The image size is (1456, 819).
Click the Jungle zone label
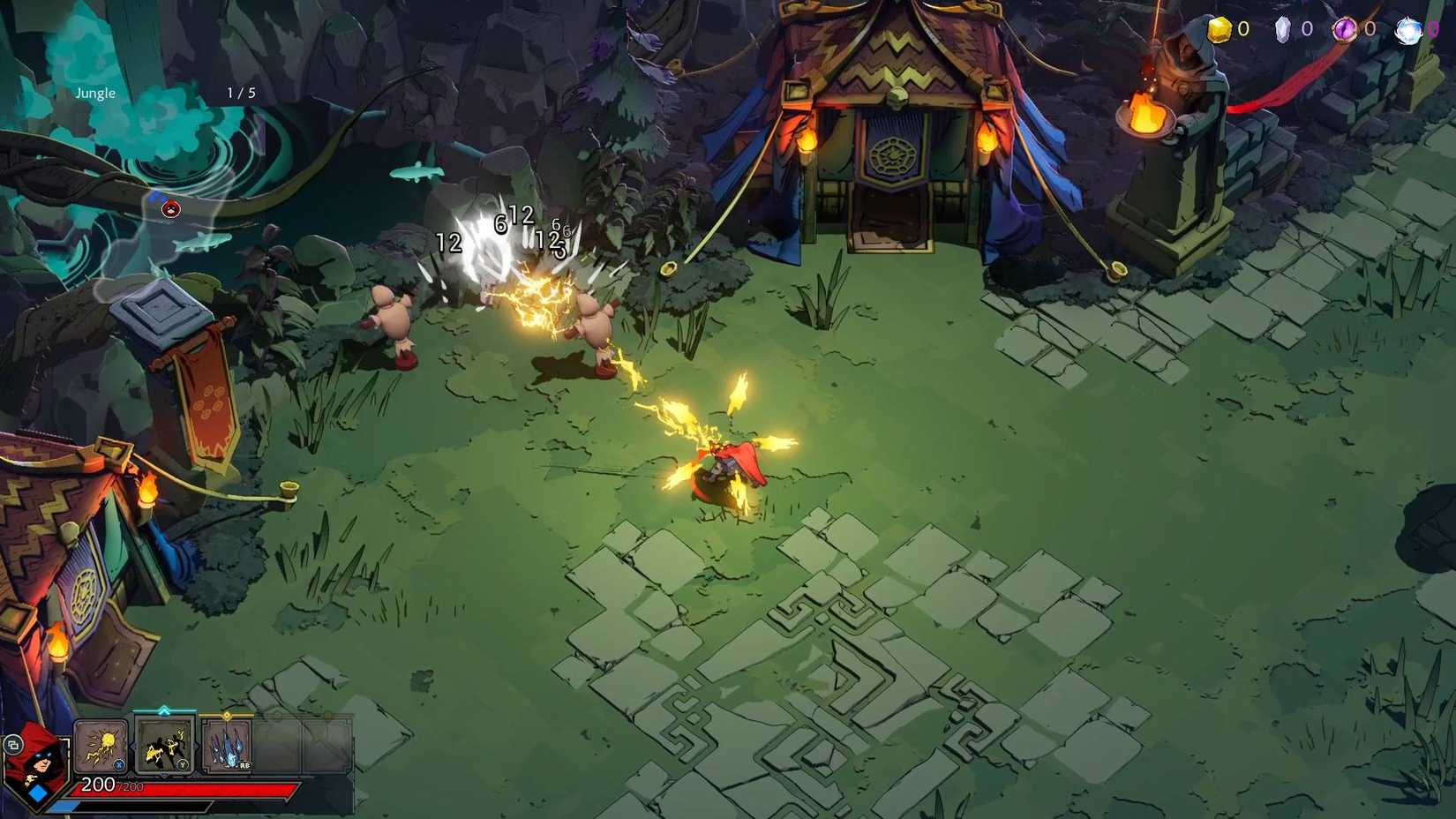(95, 92)
